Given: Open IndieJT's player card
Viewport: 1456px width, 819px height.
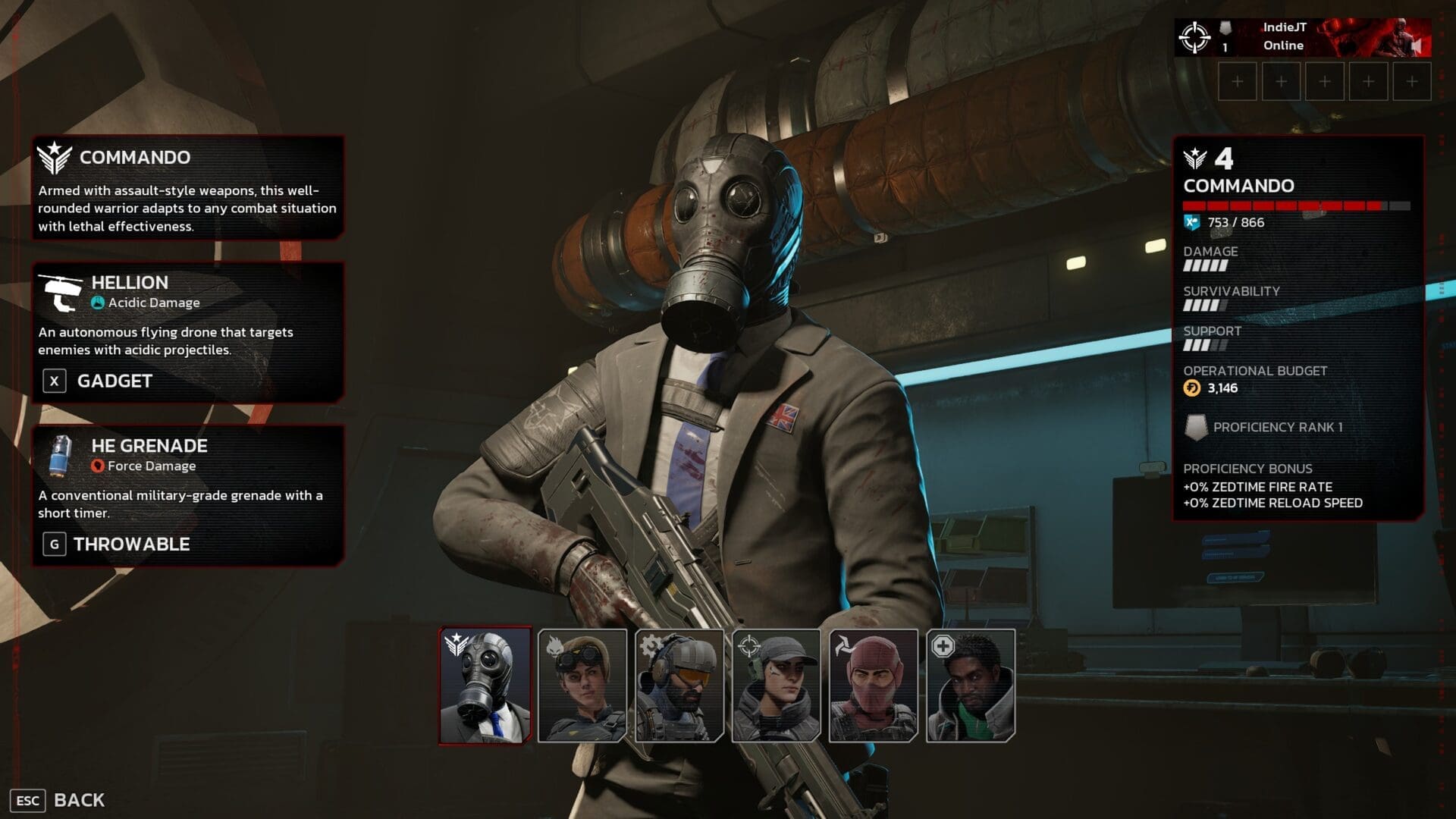Looking at the screenshot, I should pos(1302,37).
